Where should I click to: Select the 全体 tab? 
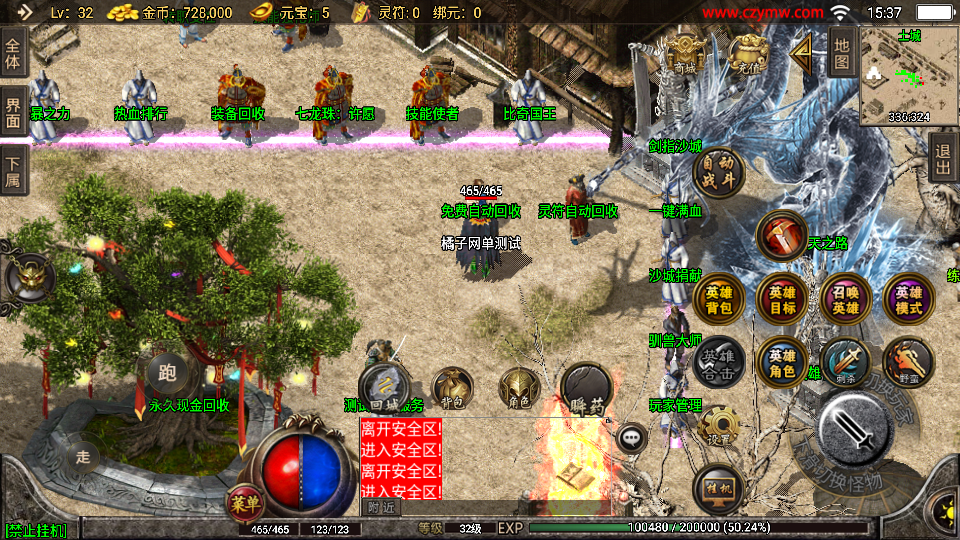[x=13, y=46]
